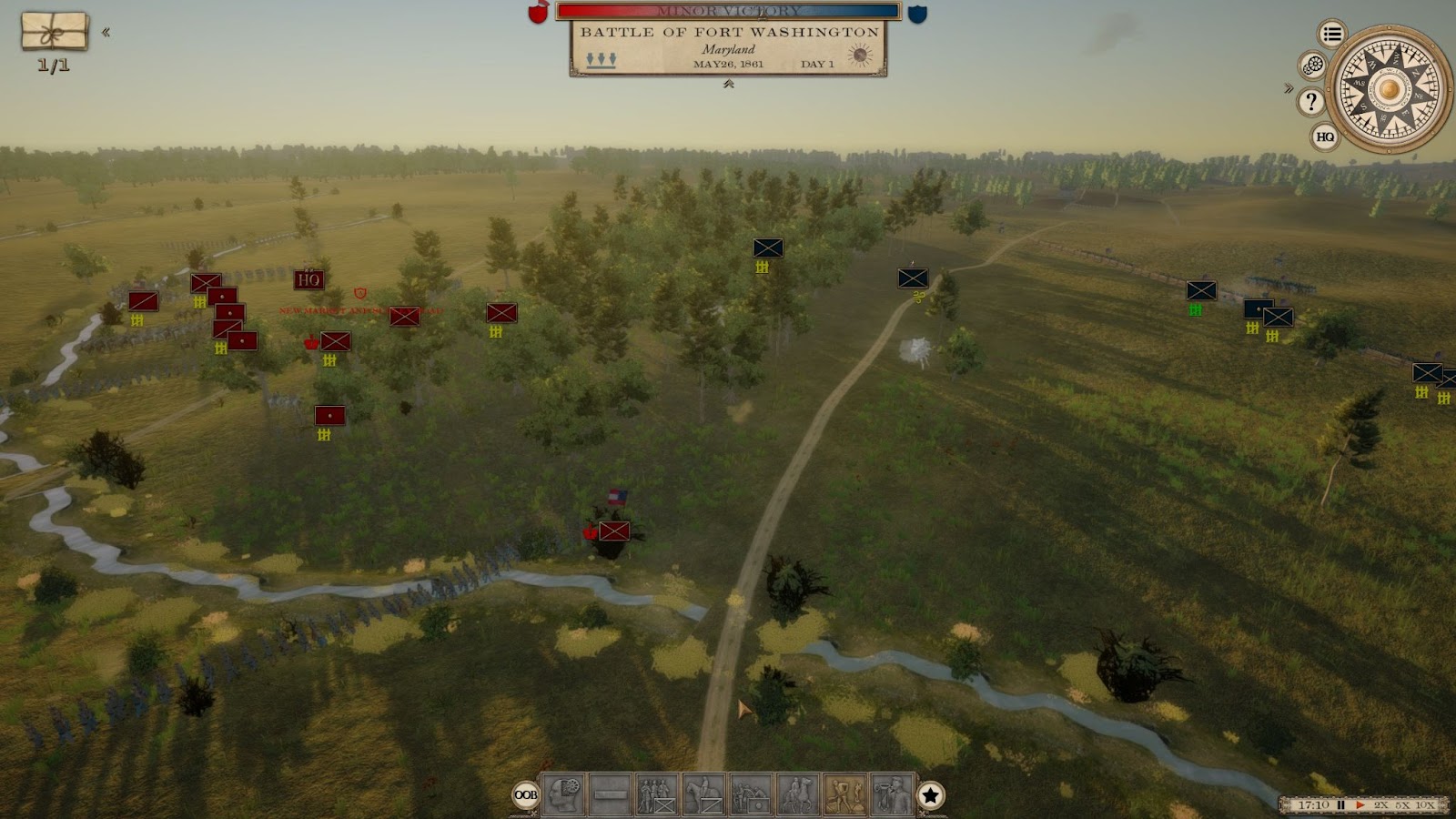Set game speed to 10X

tap(1425, 805)
